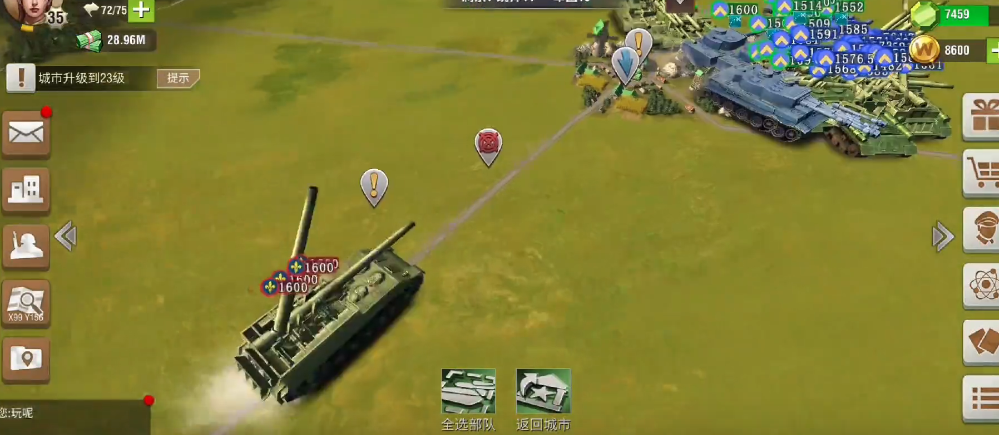
Task: Open the commander portrait profile
Action: click(x=28, y=12)
